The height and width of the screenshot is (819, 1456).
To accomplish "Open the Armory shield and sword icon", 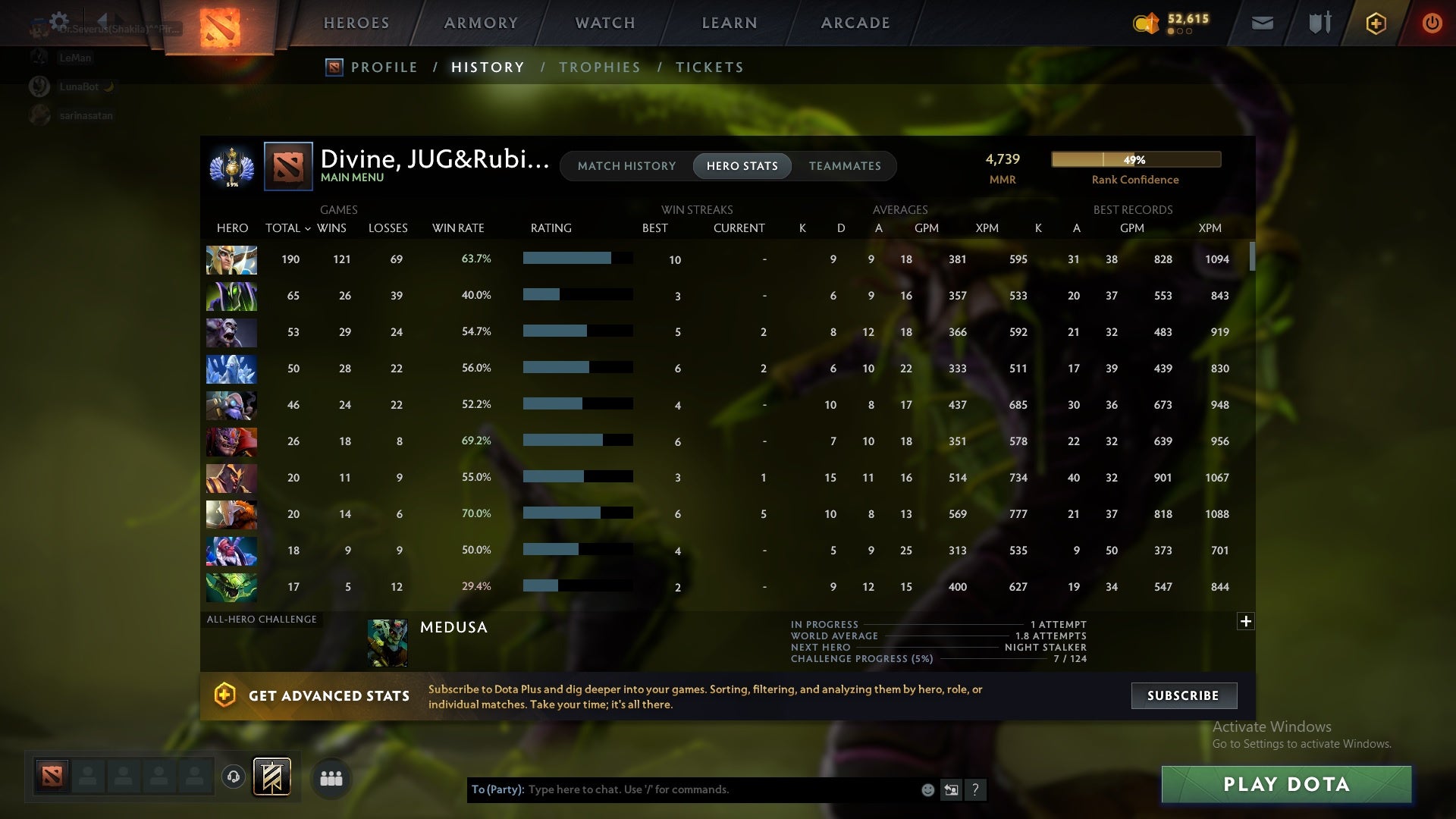I will pyautogui.click(x=1319, y=23).
